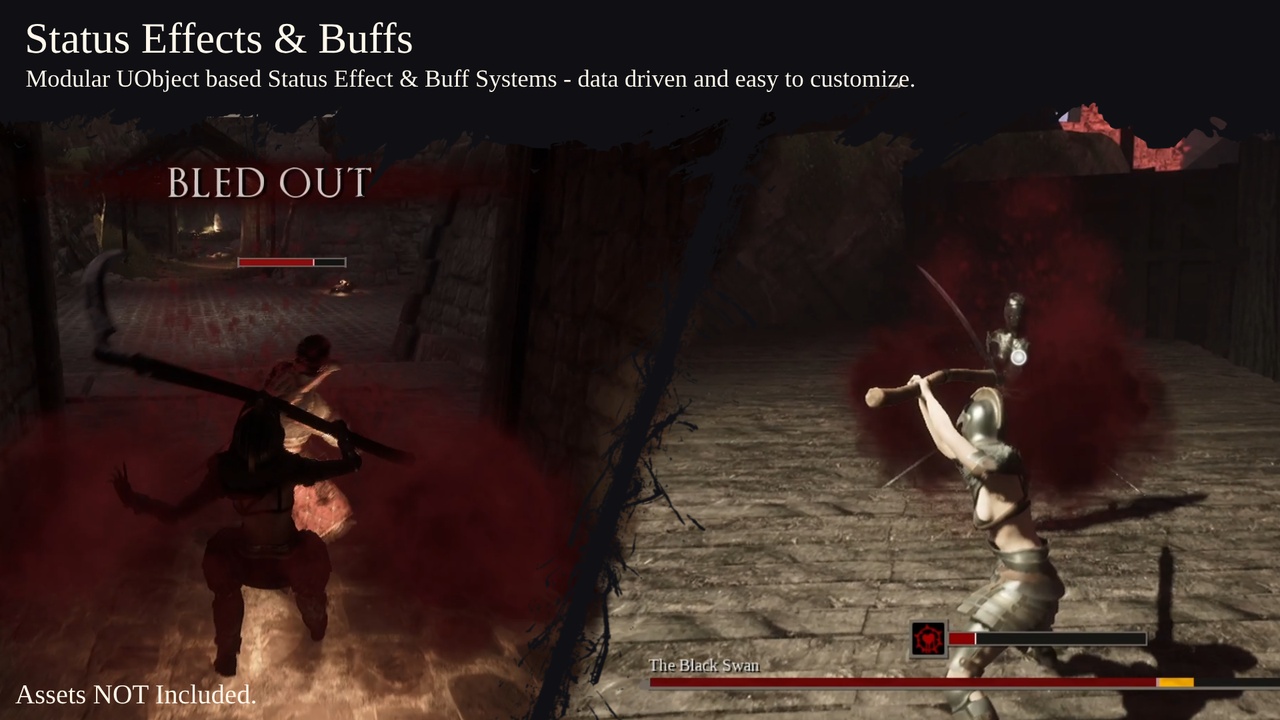Click the Status Effects & Buffs title
This screenshot has width=1280, height=720.
pyautogui.click(x=218, y=40)
